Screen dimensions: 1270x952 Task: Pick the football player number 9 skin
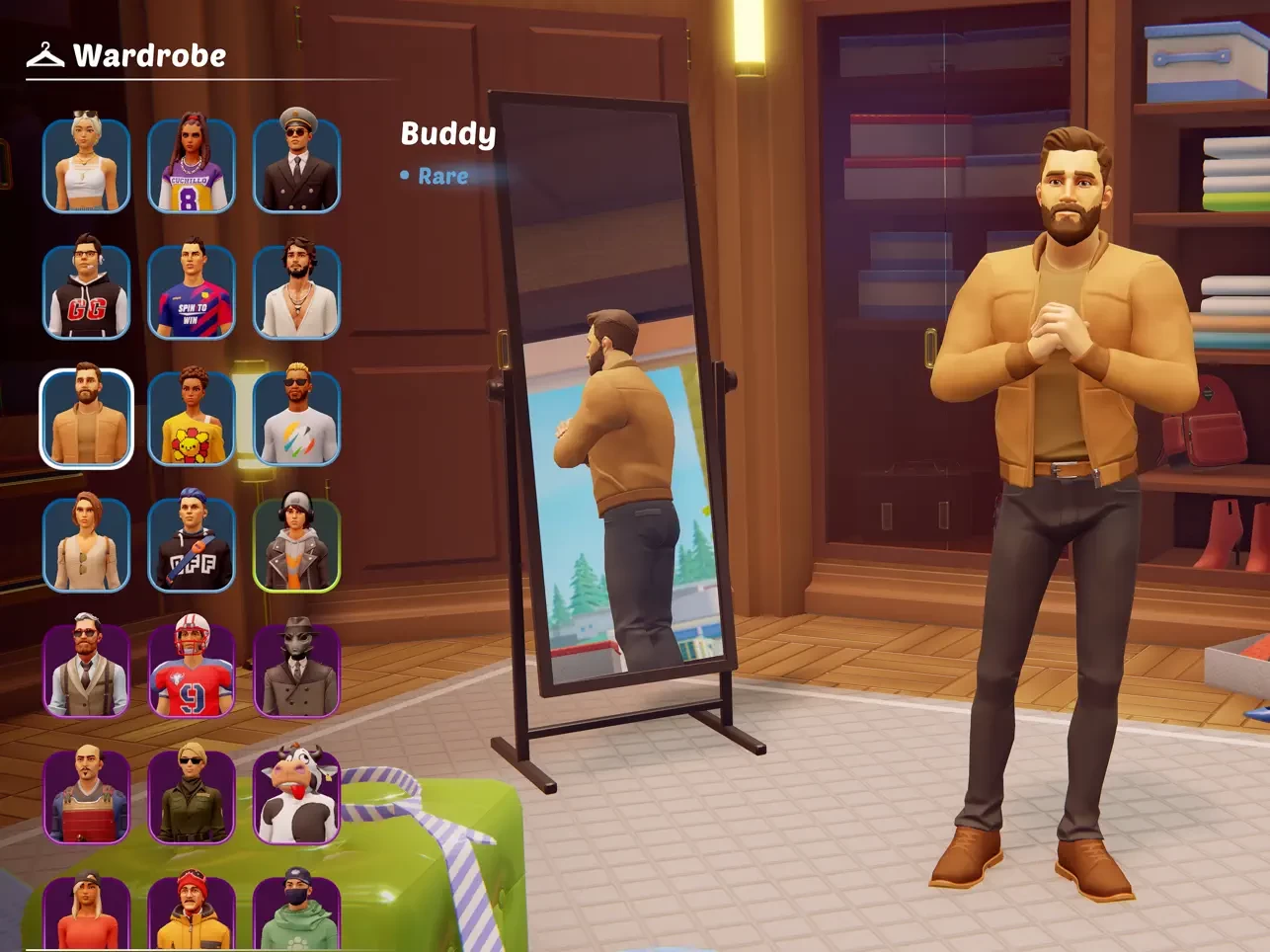point(192,671)
